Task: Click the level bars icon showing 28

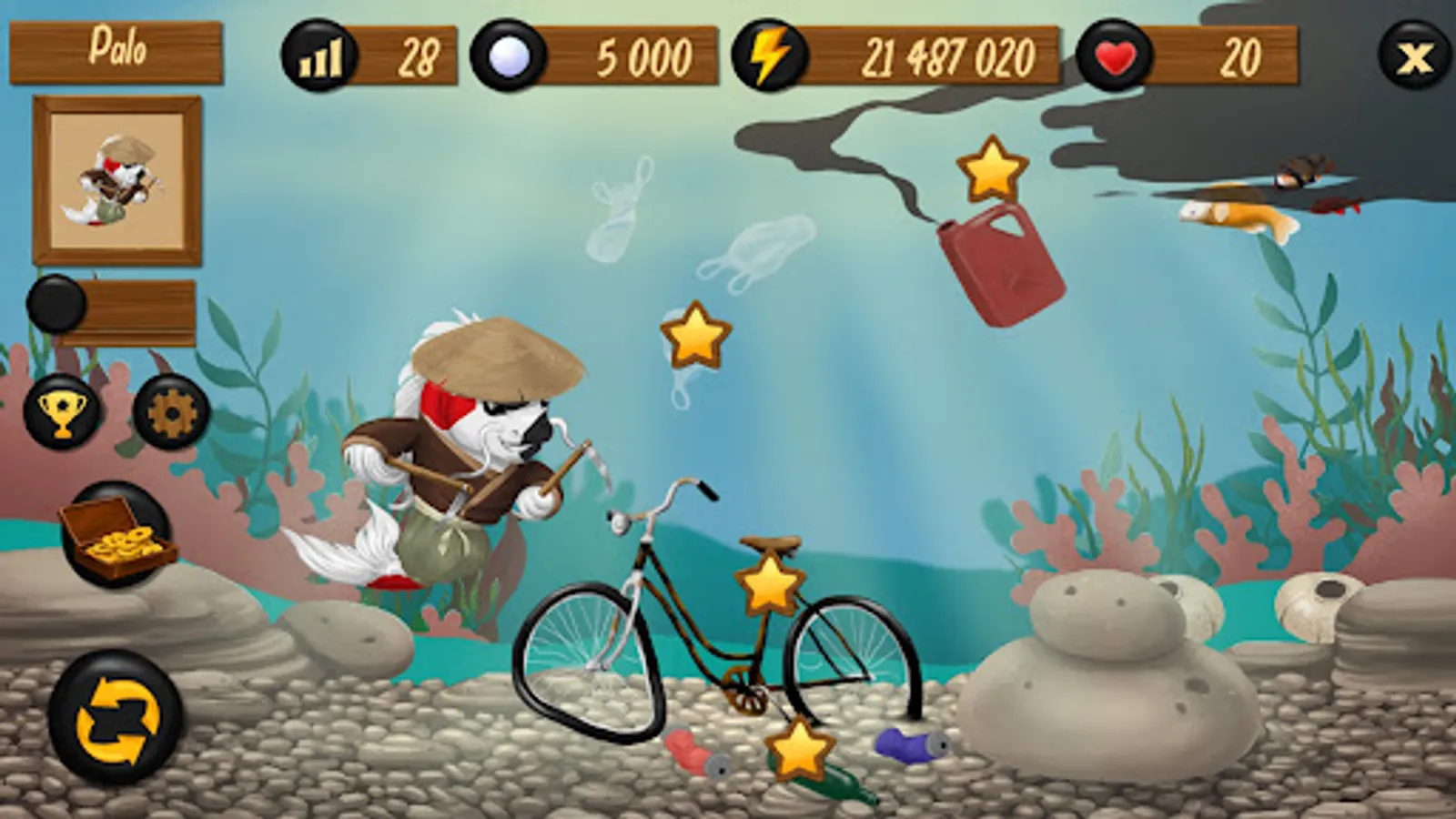Action: pyautogui.click(x=317, y=56)
